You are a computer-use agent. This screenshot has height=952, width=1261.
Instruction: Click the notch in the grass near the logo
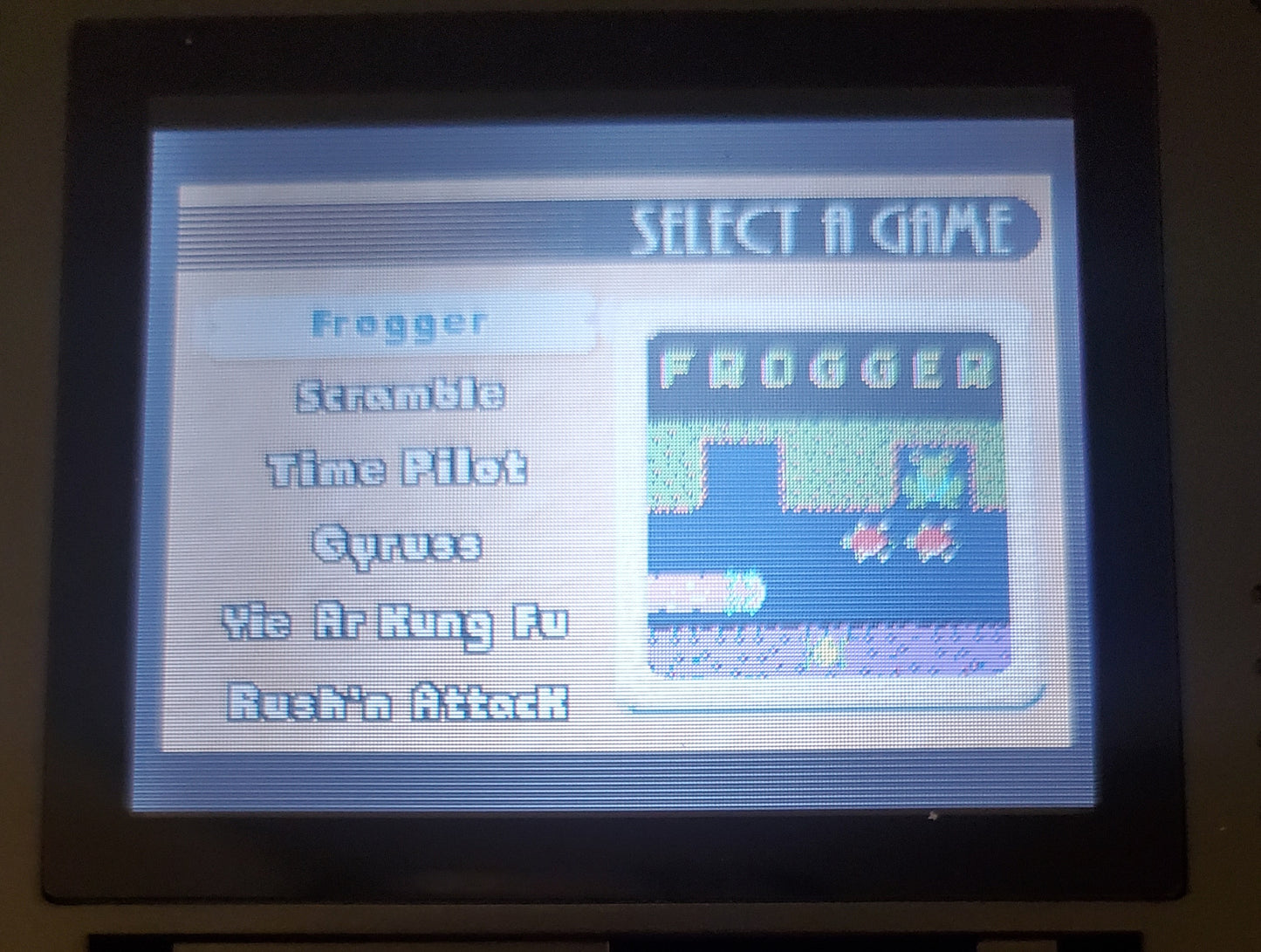(x=742, y=471)
